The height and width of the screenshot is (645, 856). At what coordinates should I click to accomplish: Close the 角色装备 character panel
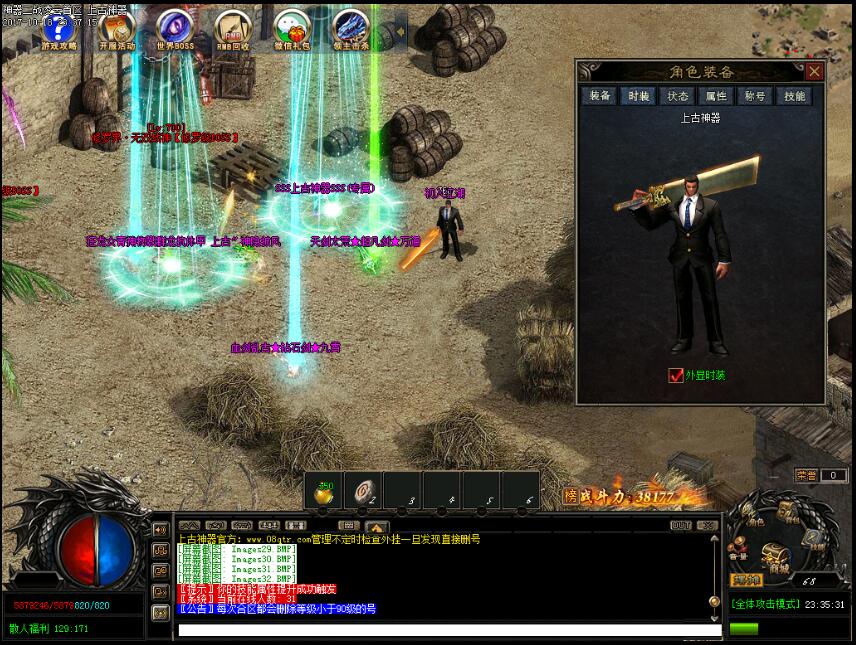pyautogui.click(x=814, y=72)
